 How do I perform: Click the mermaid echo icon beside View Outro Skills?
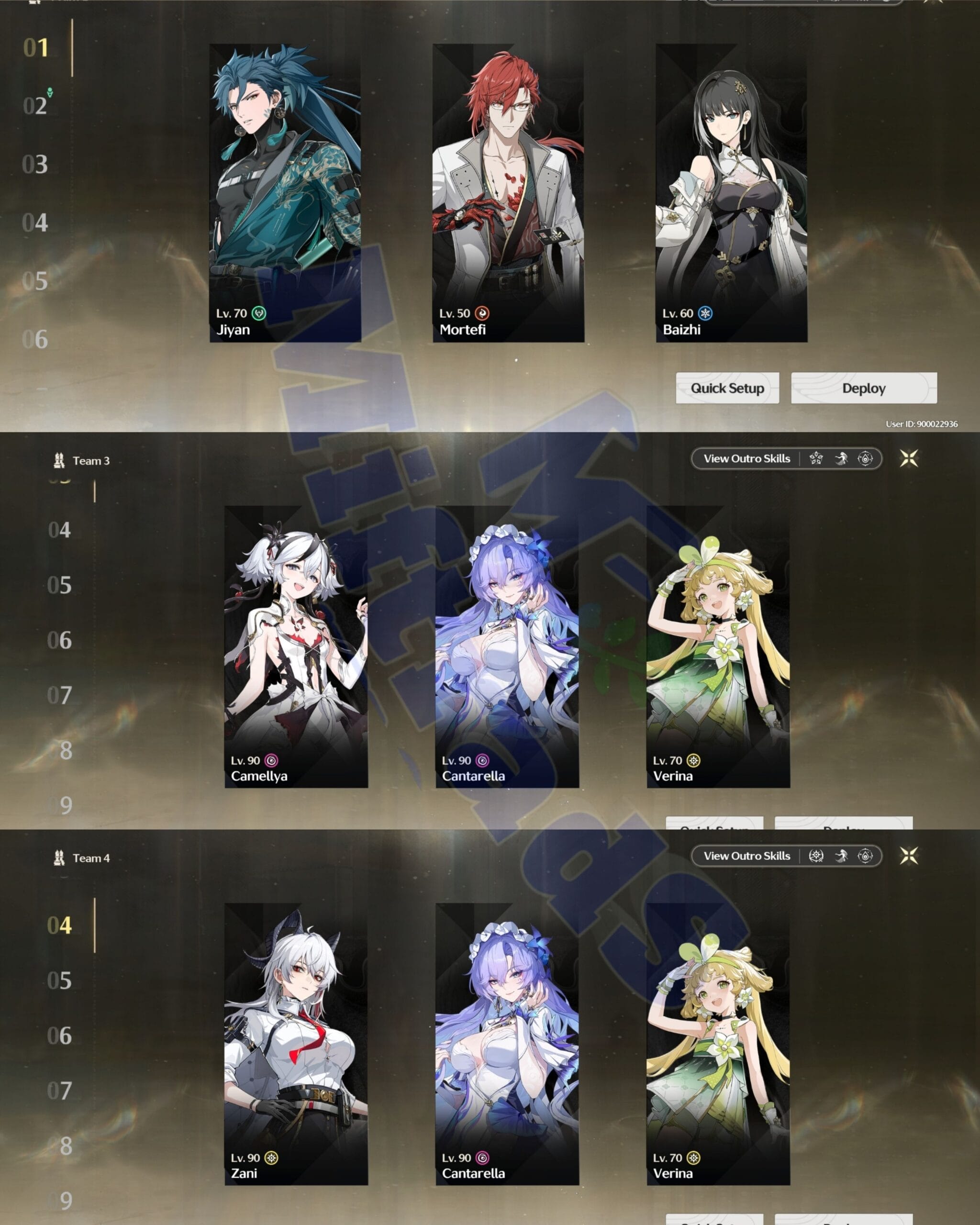840,459
